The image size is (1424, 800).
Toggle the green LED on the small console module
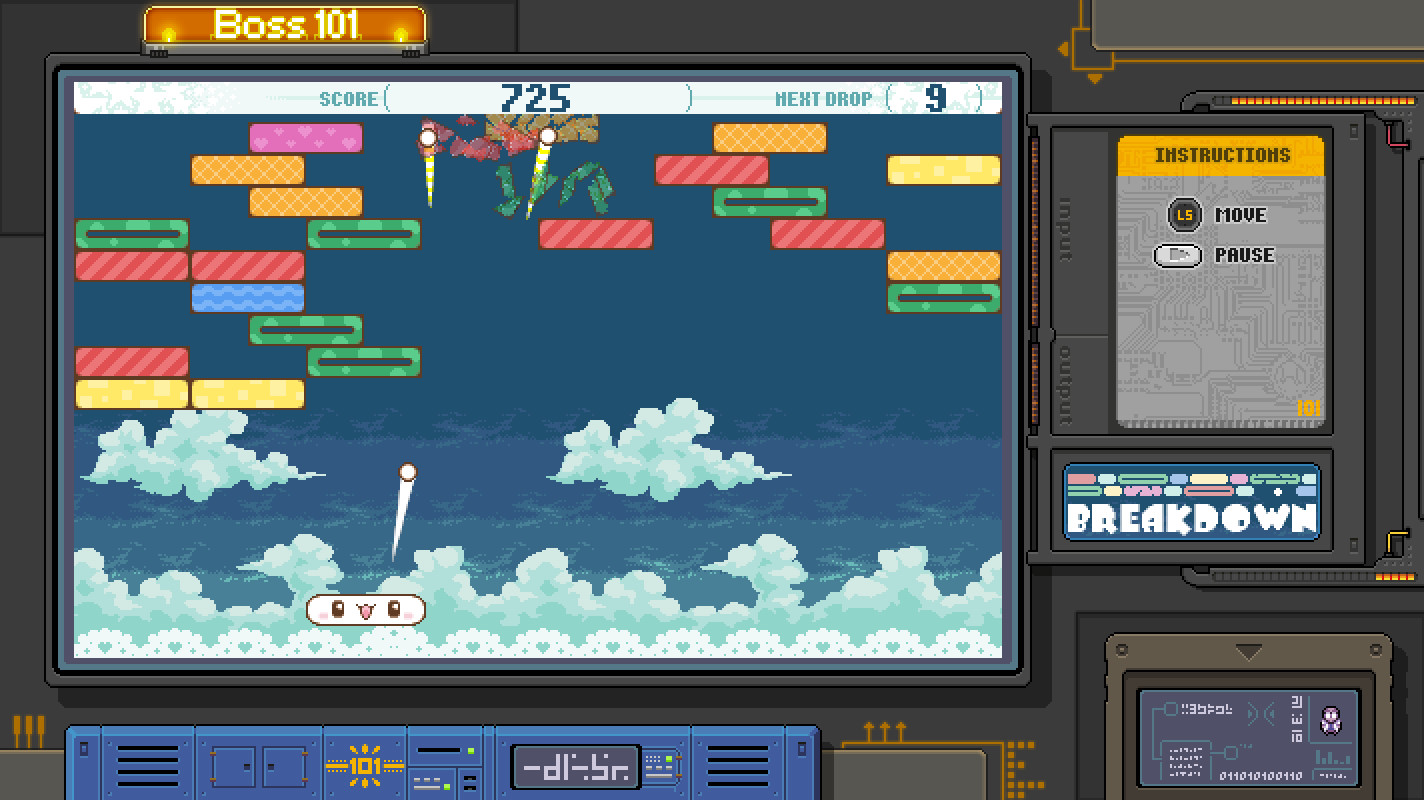tap(470, 751)
